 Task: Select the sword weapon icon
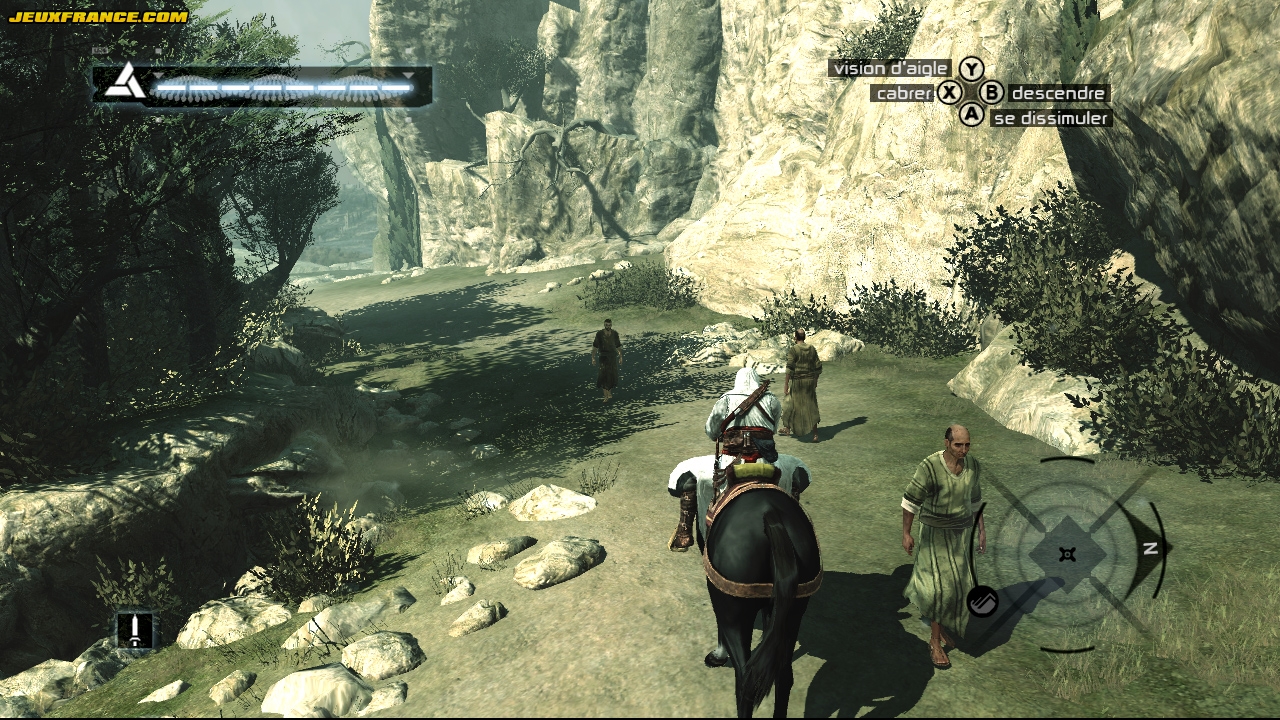[134, 629]
